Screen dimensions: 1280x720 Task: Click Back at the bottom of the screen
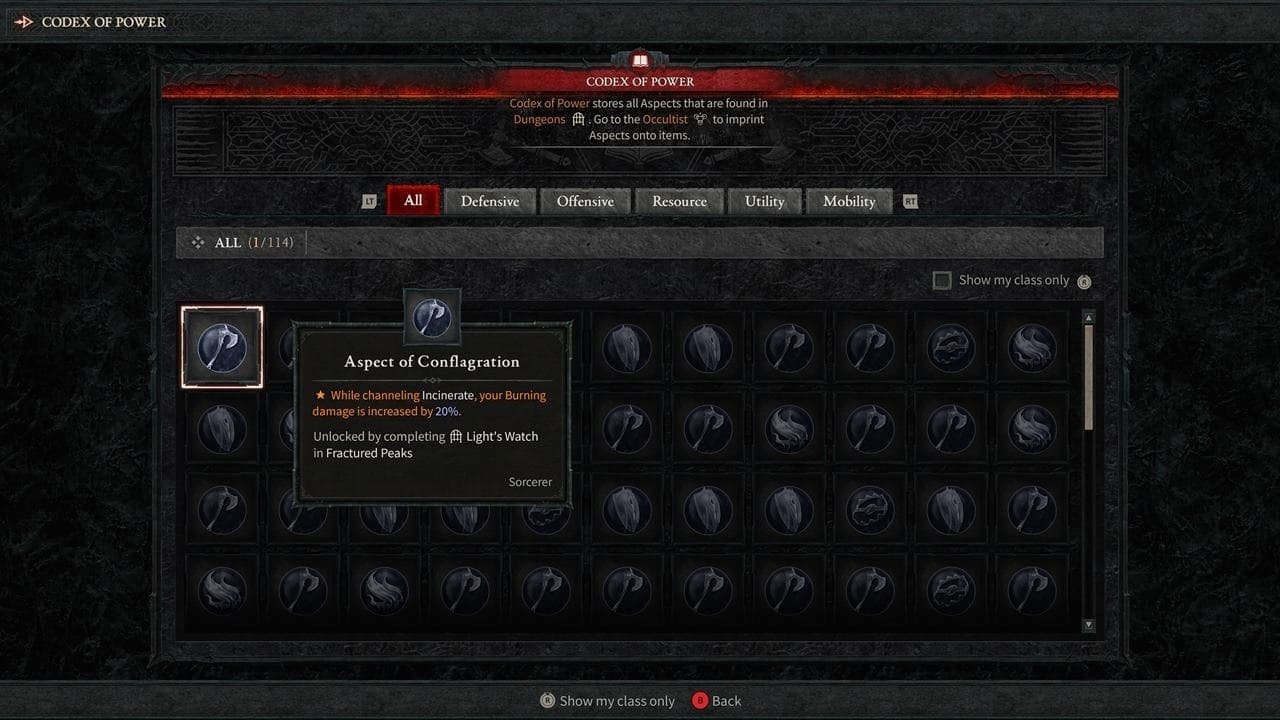717,700
